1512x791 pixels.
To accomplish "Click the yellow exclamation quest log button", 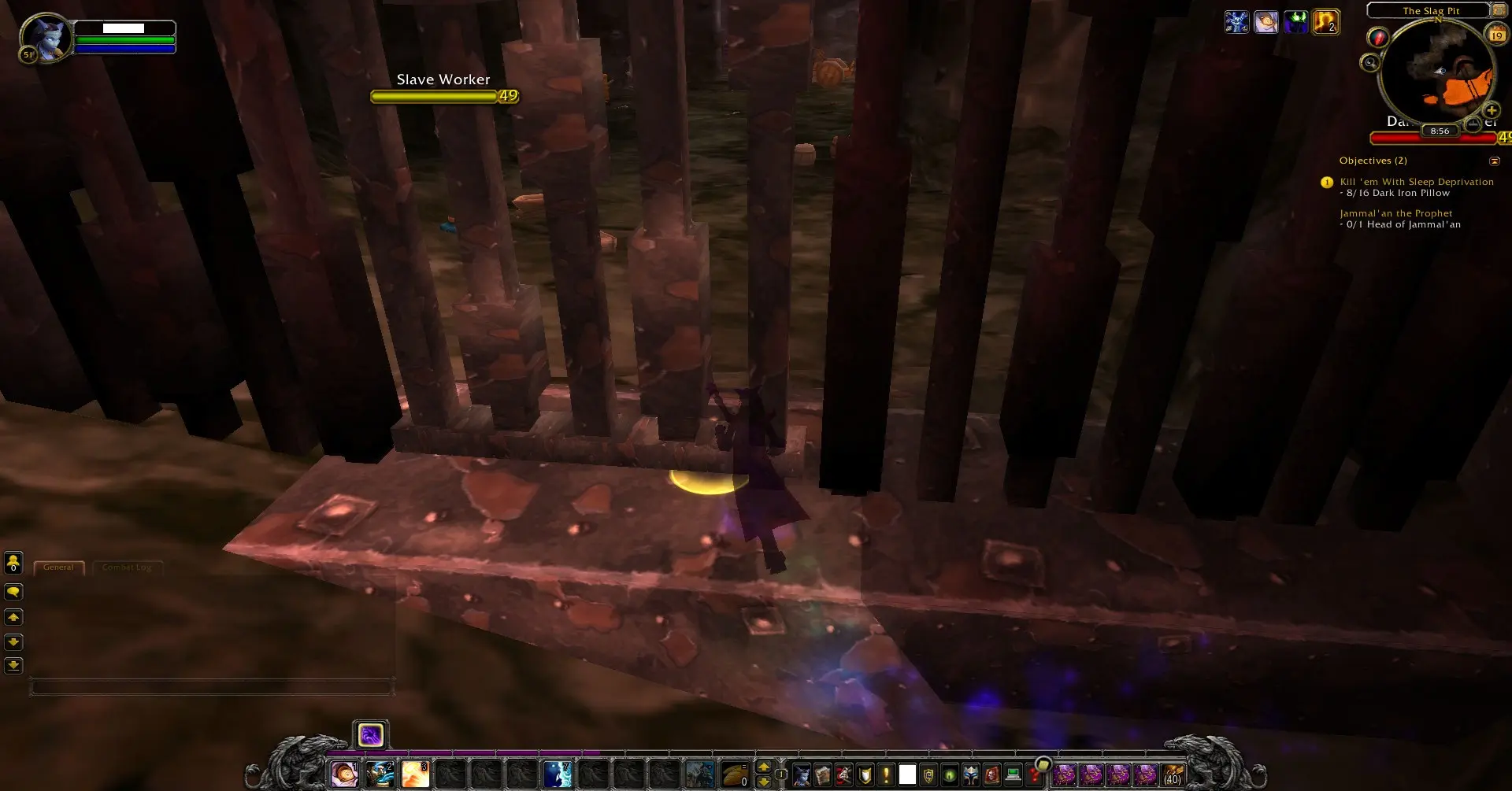I will [x=886, y=775].
